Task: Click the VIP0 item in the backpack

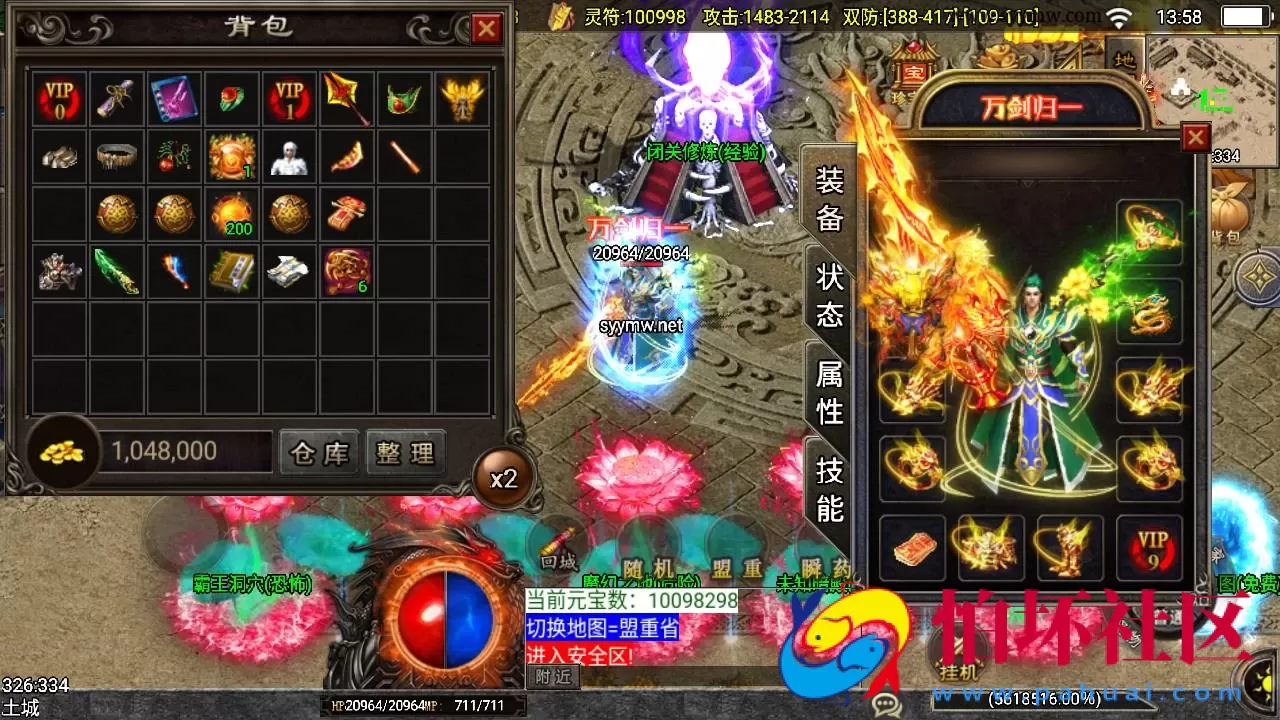Action: tap(58, 99)
